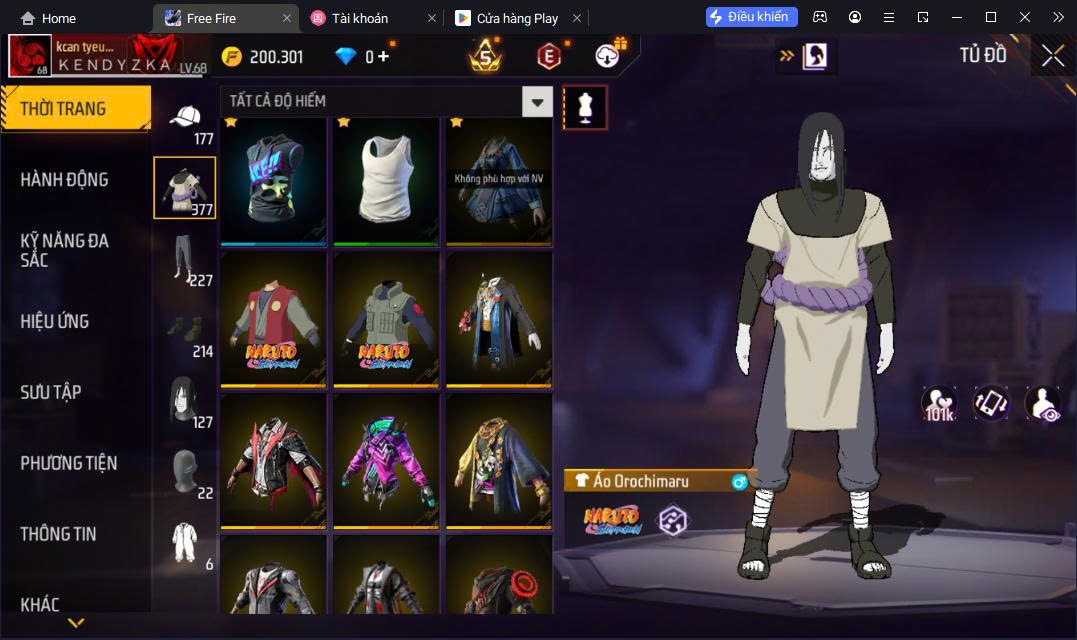Viewport: 1077px width, 640px height.
Task: Select the Phương Tiện menu entry
Action: (x=68, y=463)
